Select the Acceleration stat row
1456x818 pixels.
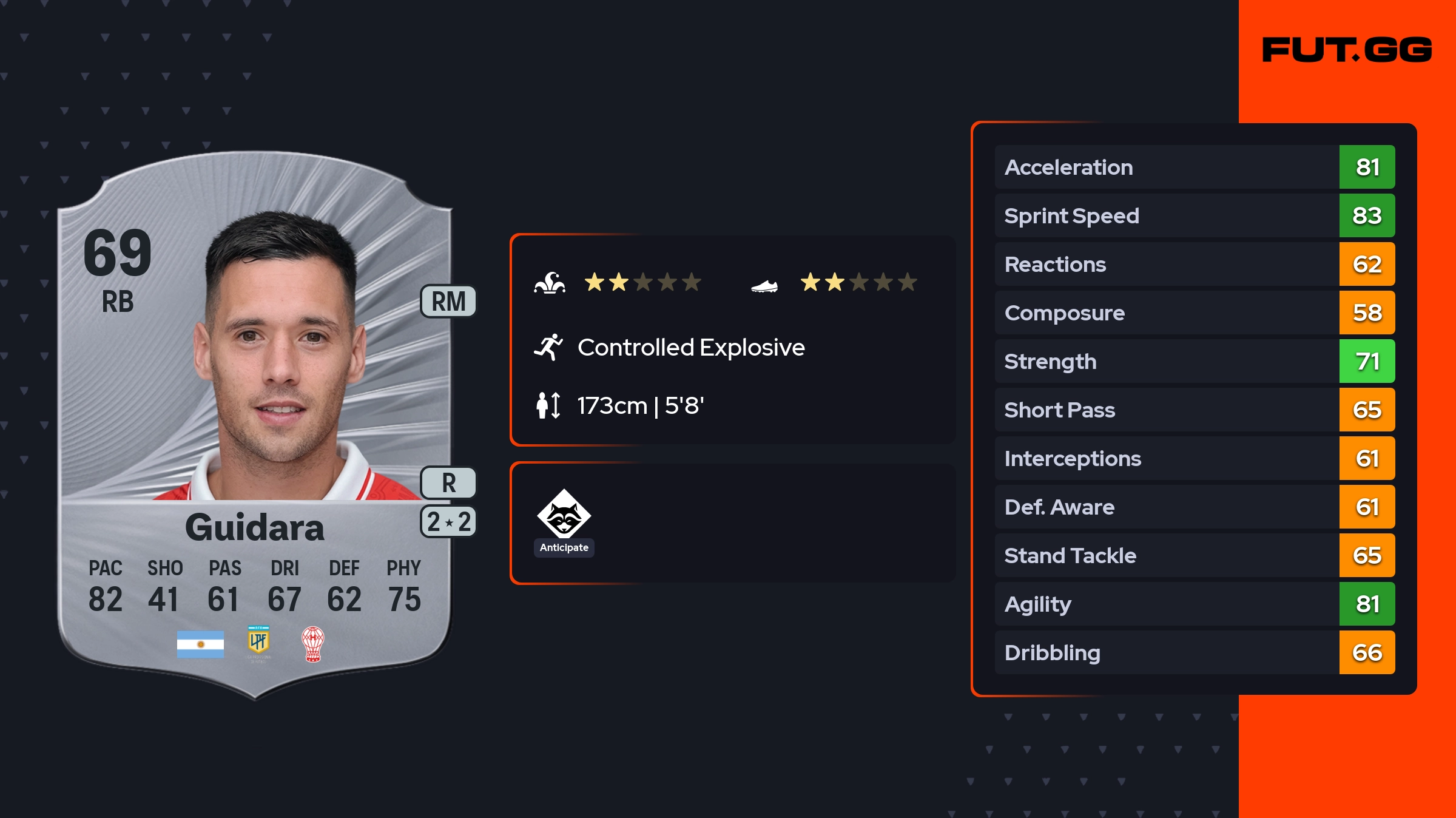point(1195,167)
